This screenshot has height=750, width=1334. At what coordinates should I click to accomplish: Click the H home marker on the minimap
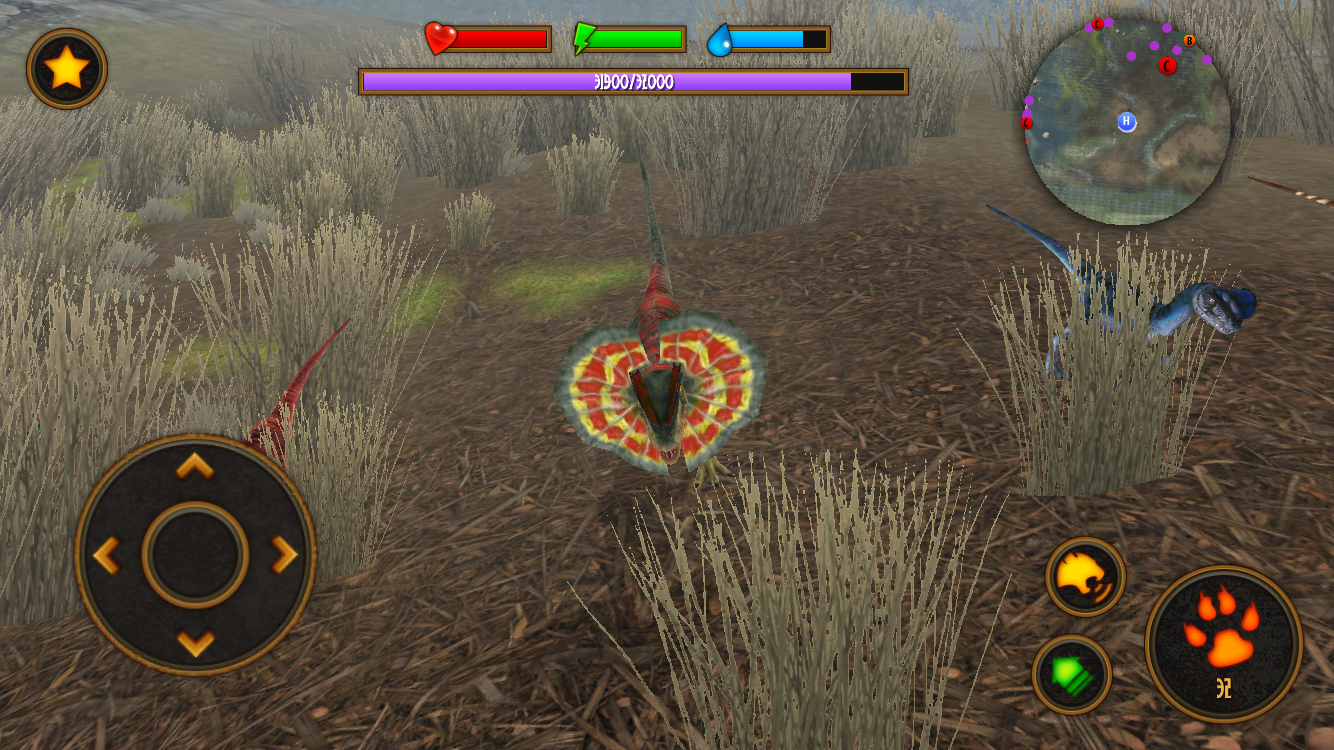1125,122
